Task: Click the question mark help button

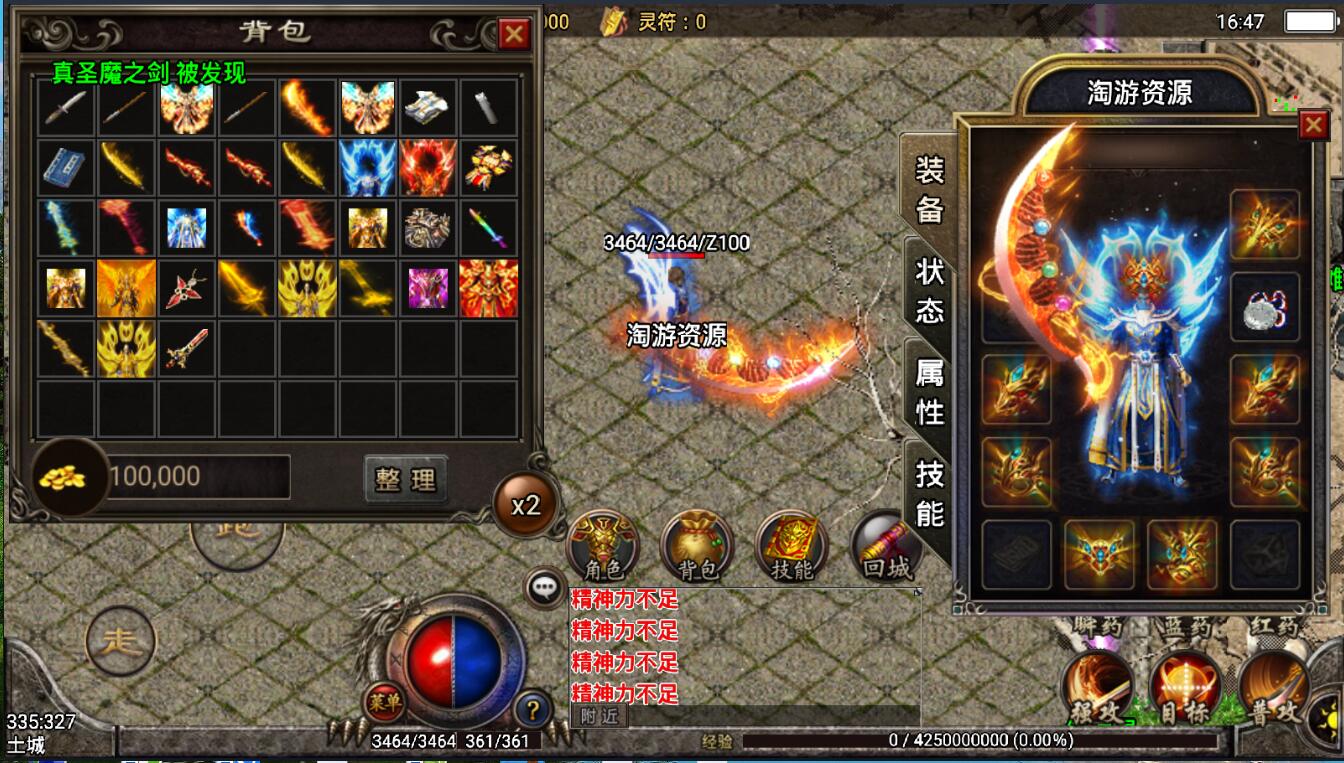Action: click(x=533, y=711)
